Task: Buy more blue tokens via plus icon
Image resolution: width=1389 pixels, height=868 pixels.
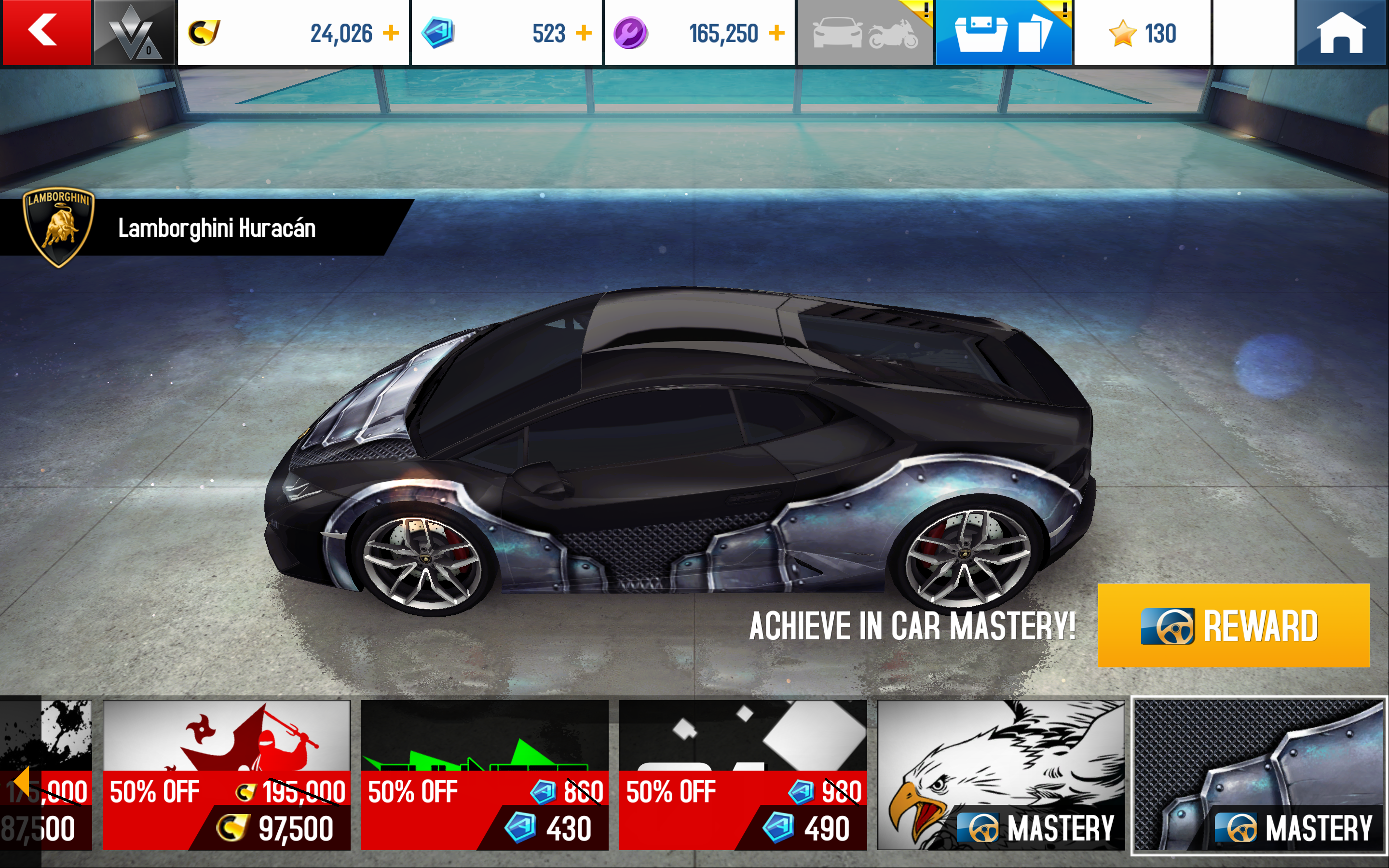Action: 584,33
